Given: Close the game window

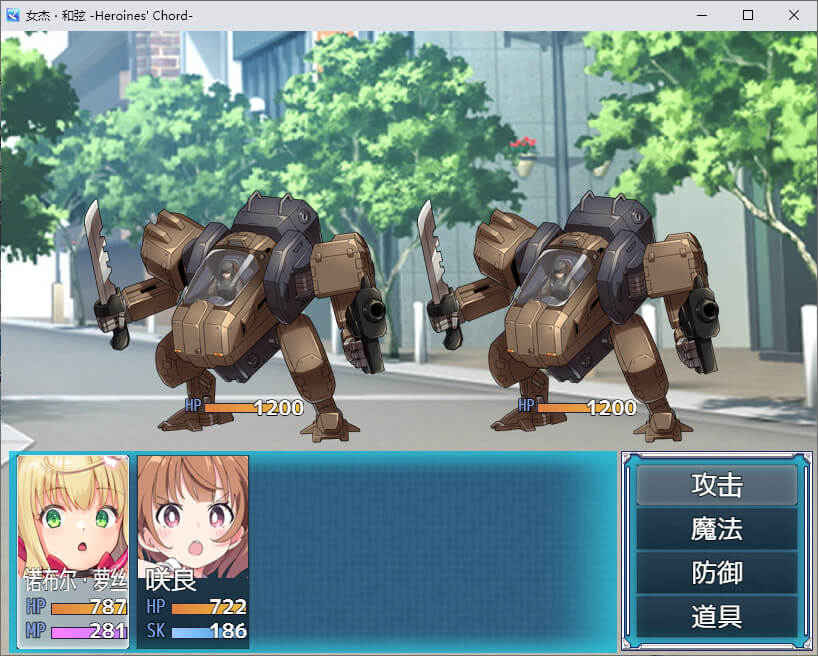Looking at the screenshot, I should point(794,15).
